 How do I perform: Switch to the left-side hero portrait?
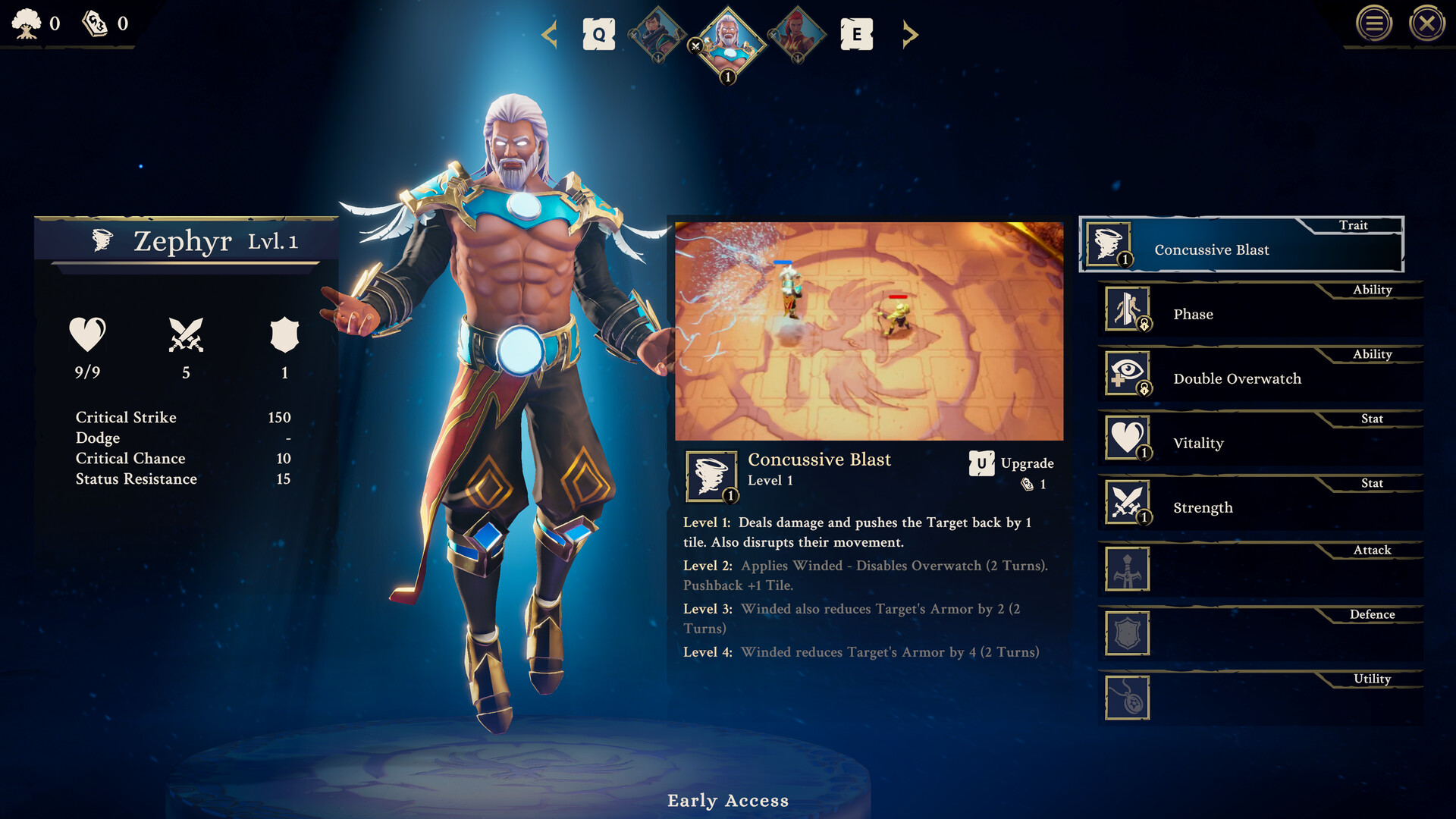pyautogui.click(x=659, y=35)
